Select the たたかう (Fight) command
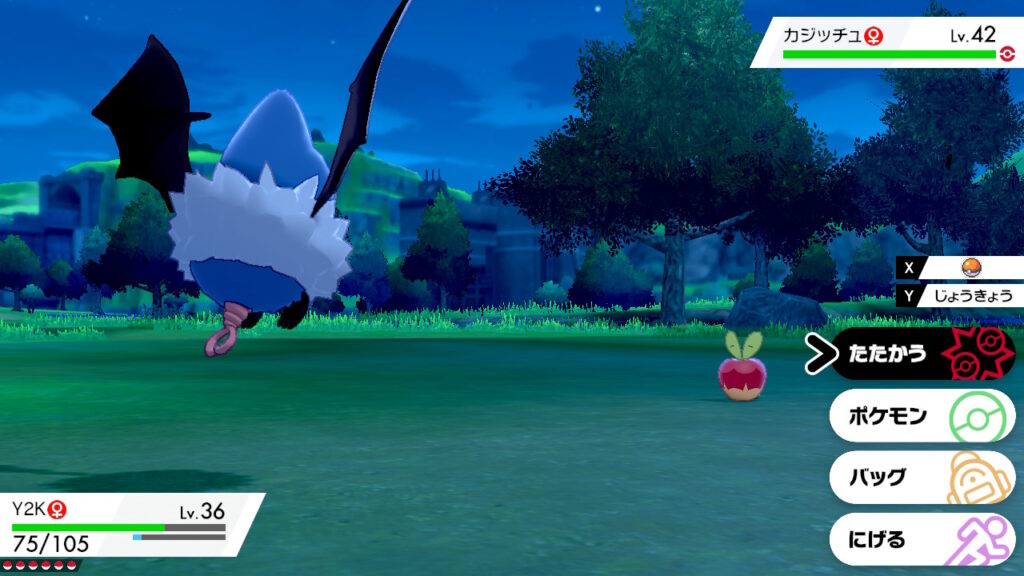 click(922, 354)
